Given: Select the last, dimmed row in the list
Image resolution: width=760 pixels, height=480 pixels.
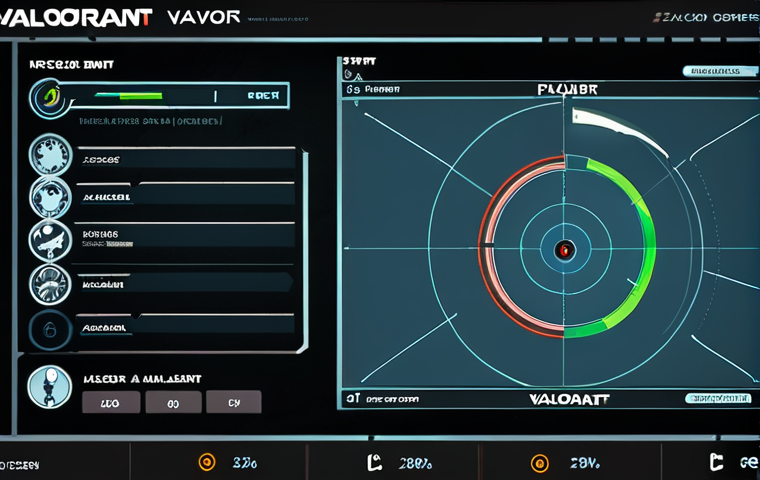Looking at the screenshot, I should coord(185,327).
